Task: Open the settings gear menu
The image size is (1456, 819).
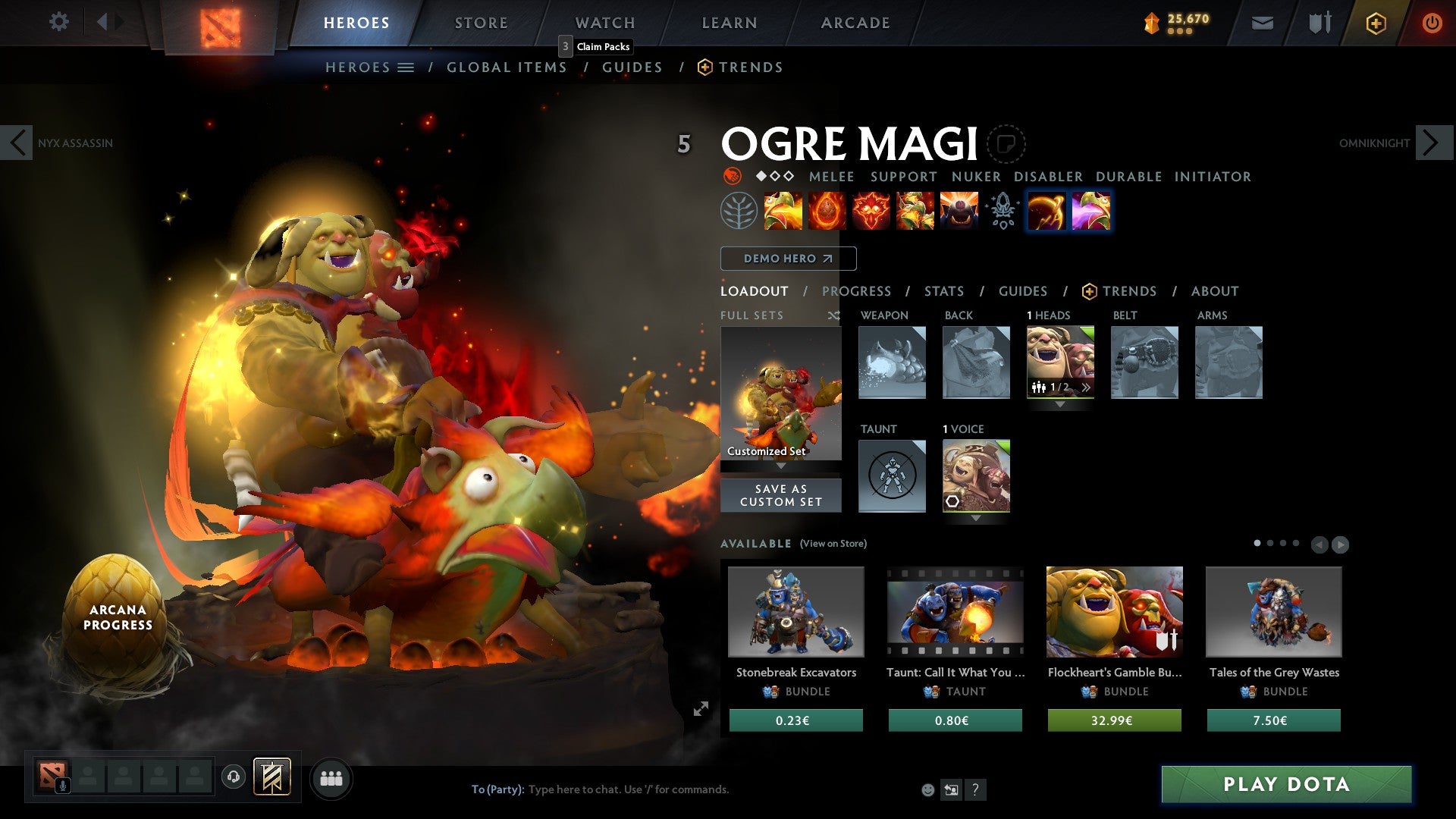Action: [x=58, y=21]
